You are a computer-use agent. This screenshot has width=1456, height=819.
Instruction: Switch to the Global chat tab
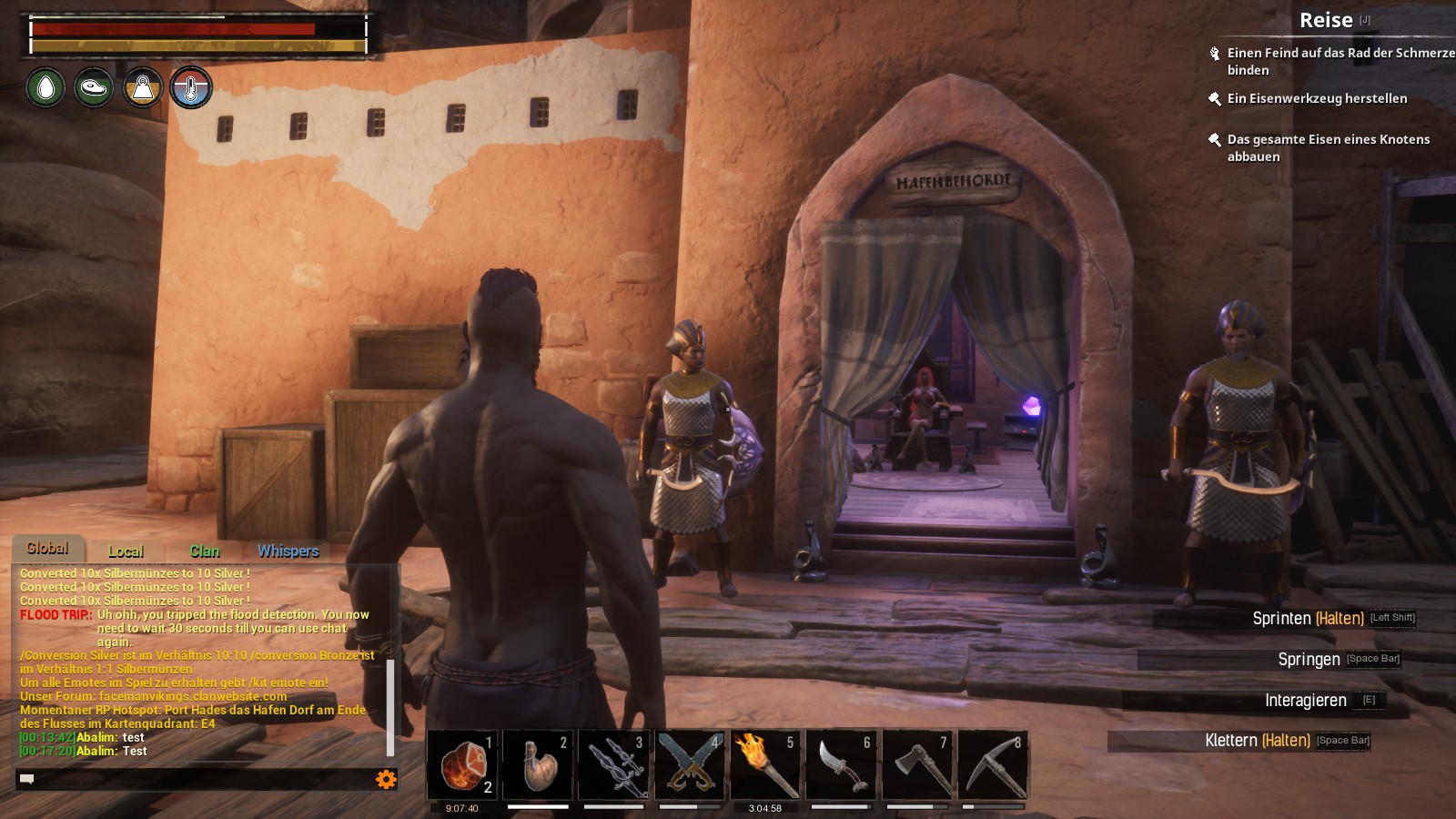[47, 549]
